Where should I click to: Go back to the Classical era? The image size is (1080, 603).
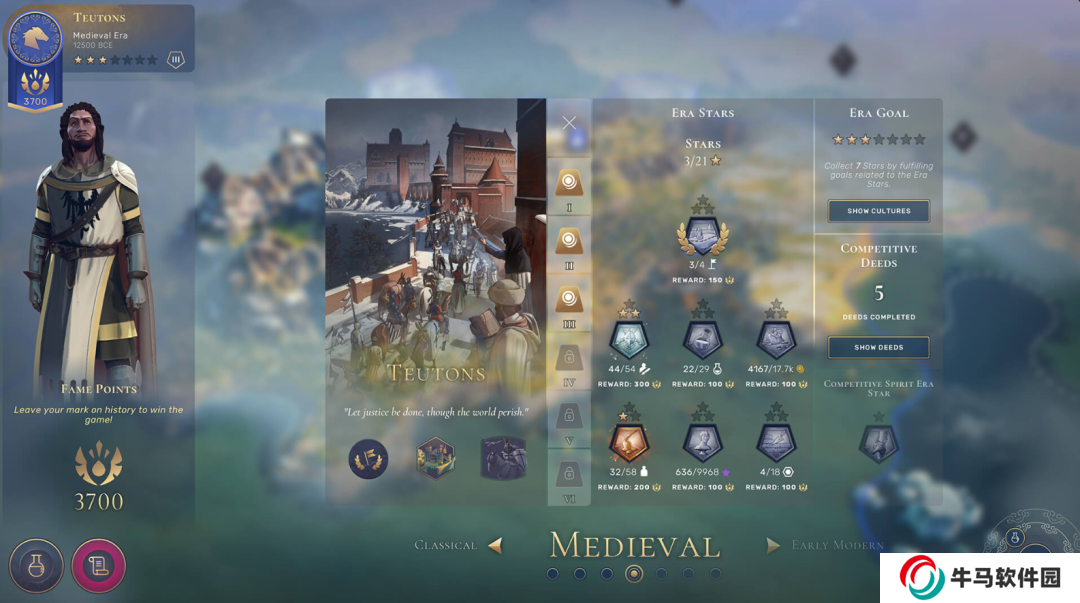point(459,545)
